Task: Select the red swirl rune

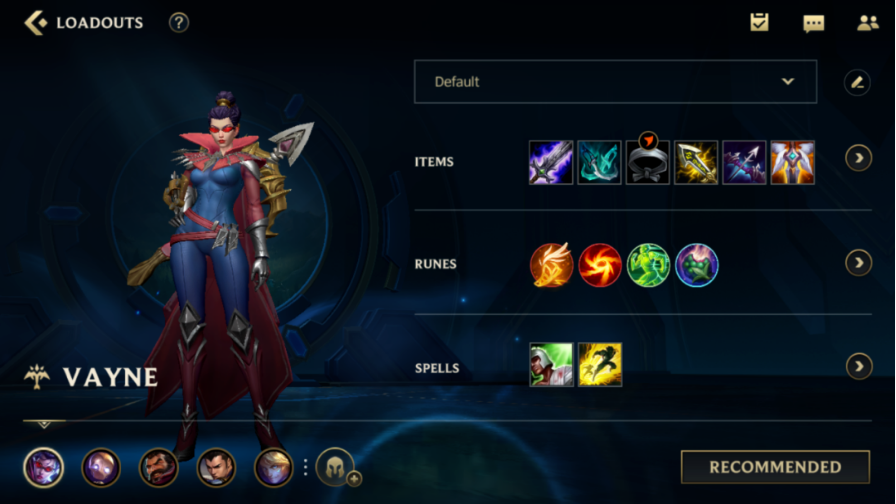Action: point(600,265)
